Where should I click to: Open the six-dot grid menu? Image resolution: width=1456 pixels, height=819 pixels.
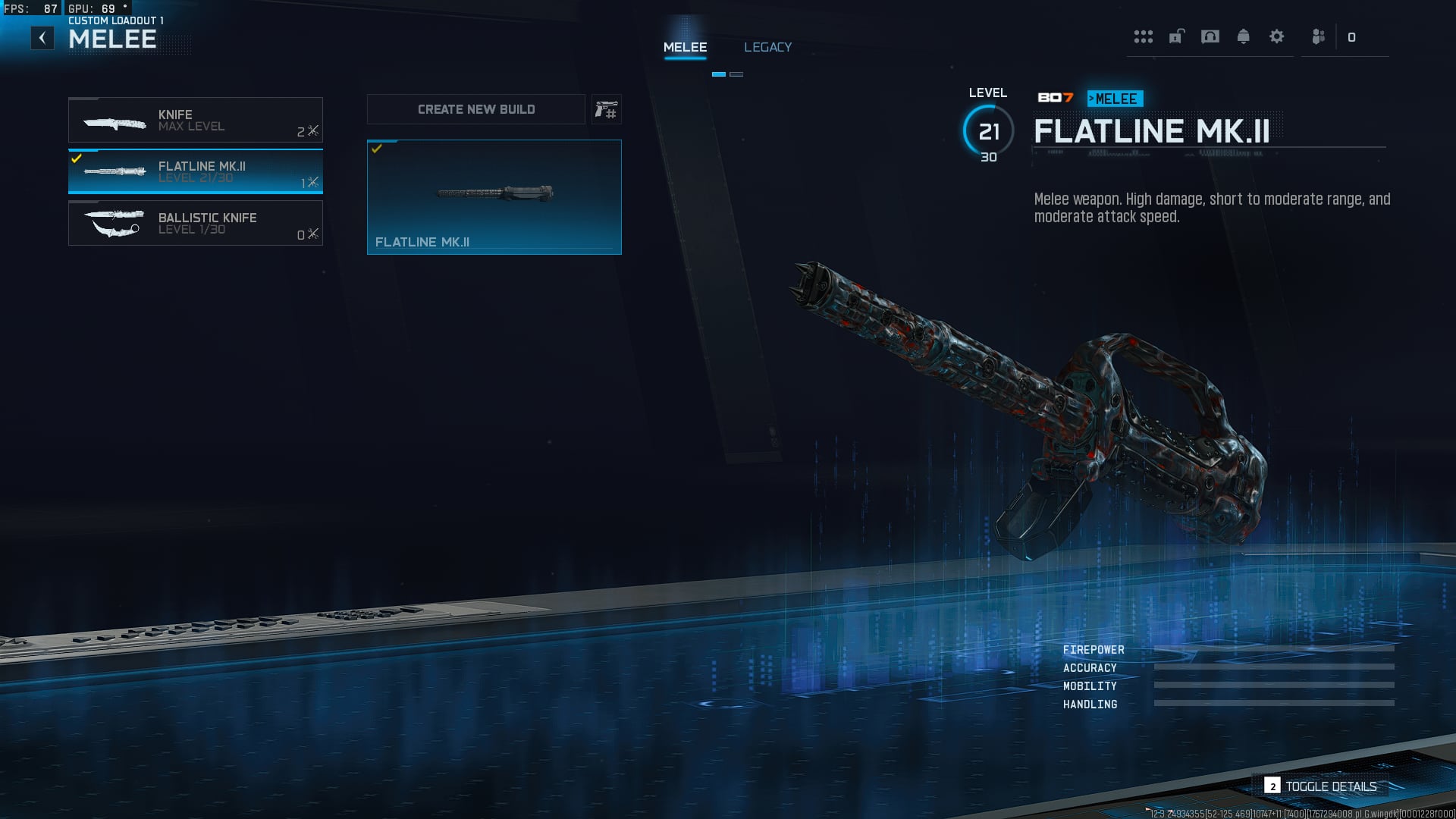click(x=1143, y=37)
